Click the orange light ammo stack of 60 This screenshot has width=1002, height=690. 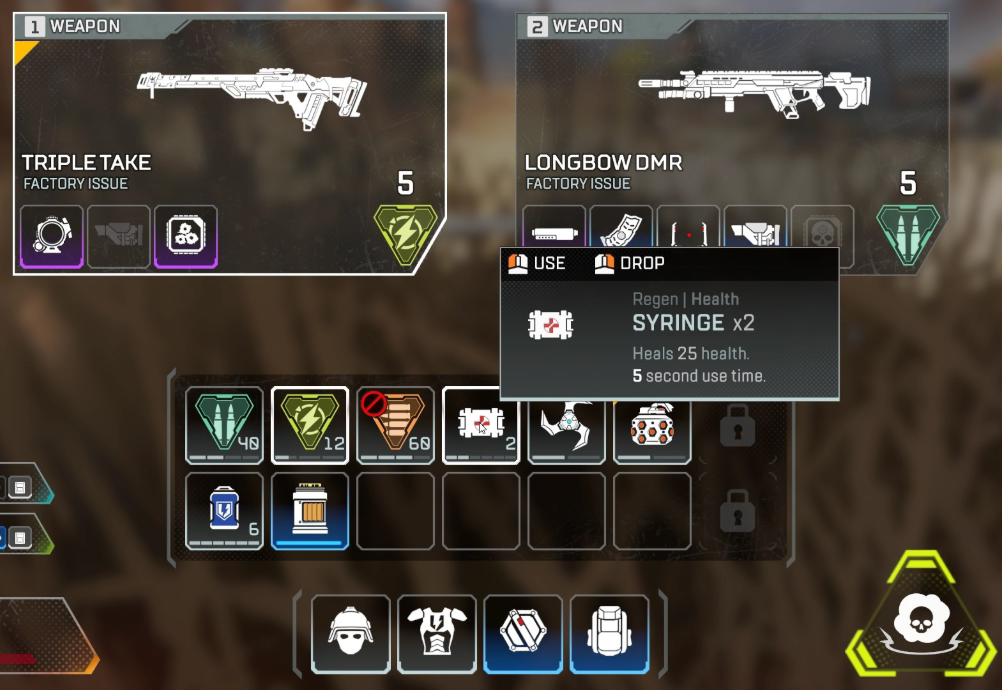396,426
